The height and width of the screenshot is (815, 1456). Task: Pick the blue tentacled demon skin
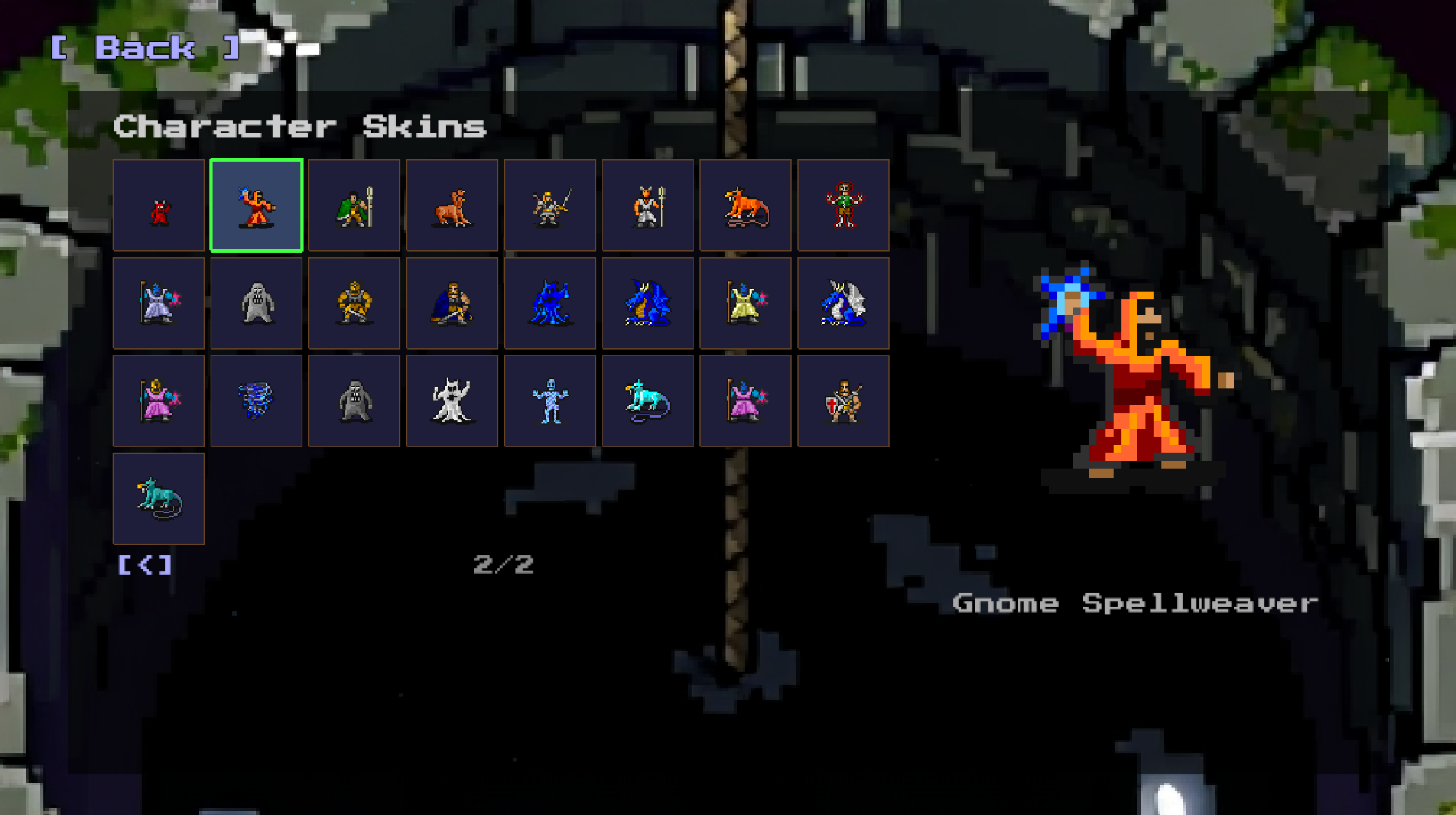coord(550,304)
